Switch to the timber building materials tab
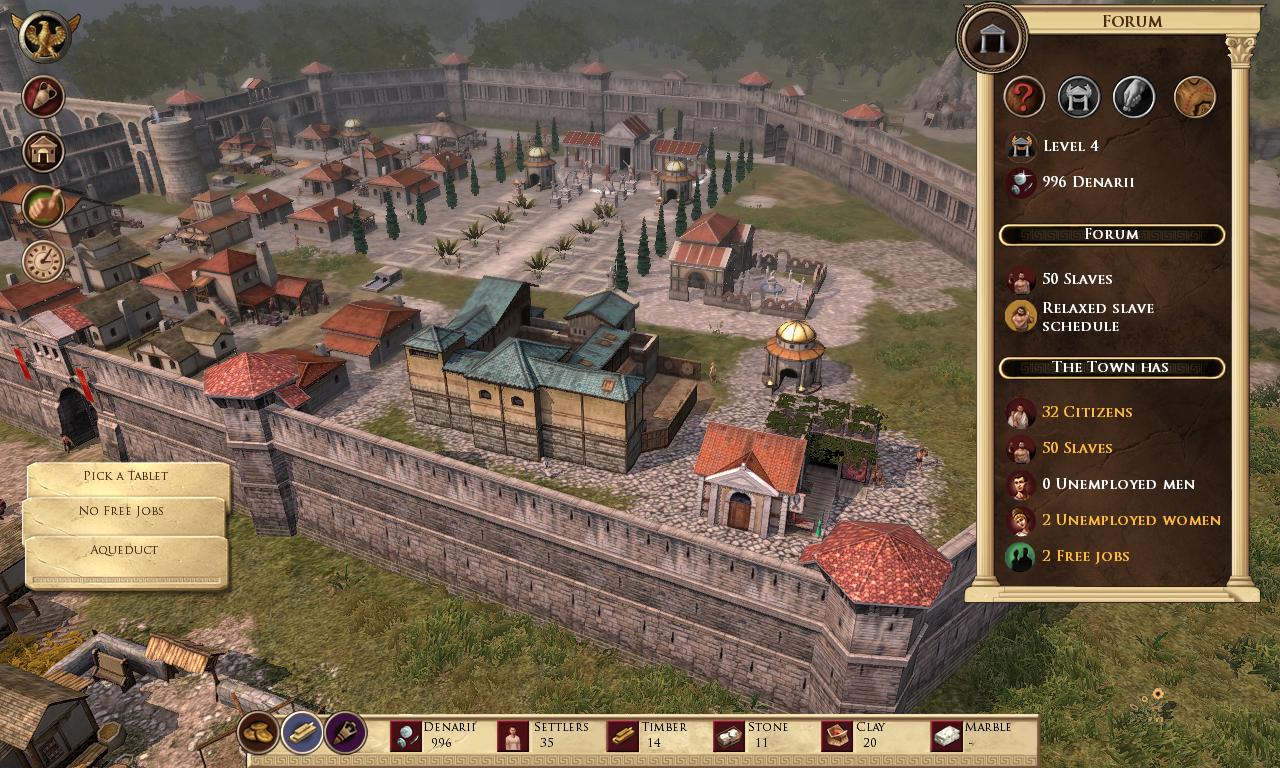The height and width of the screenshot is (768, 1280). (302, 734)
